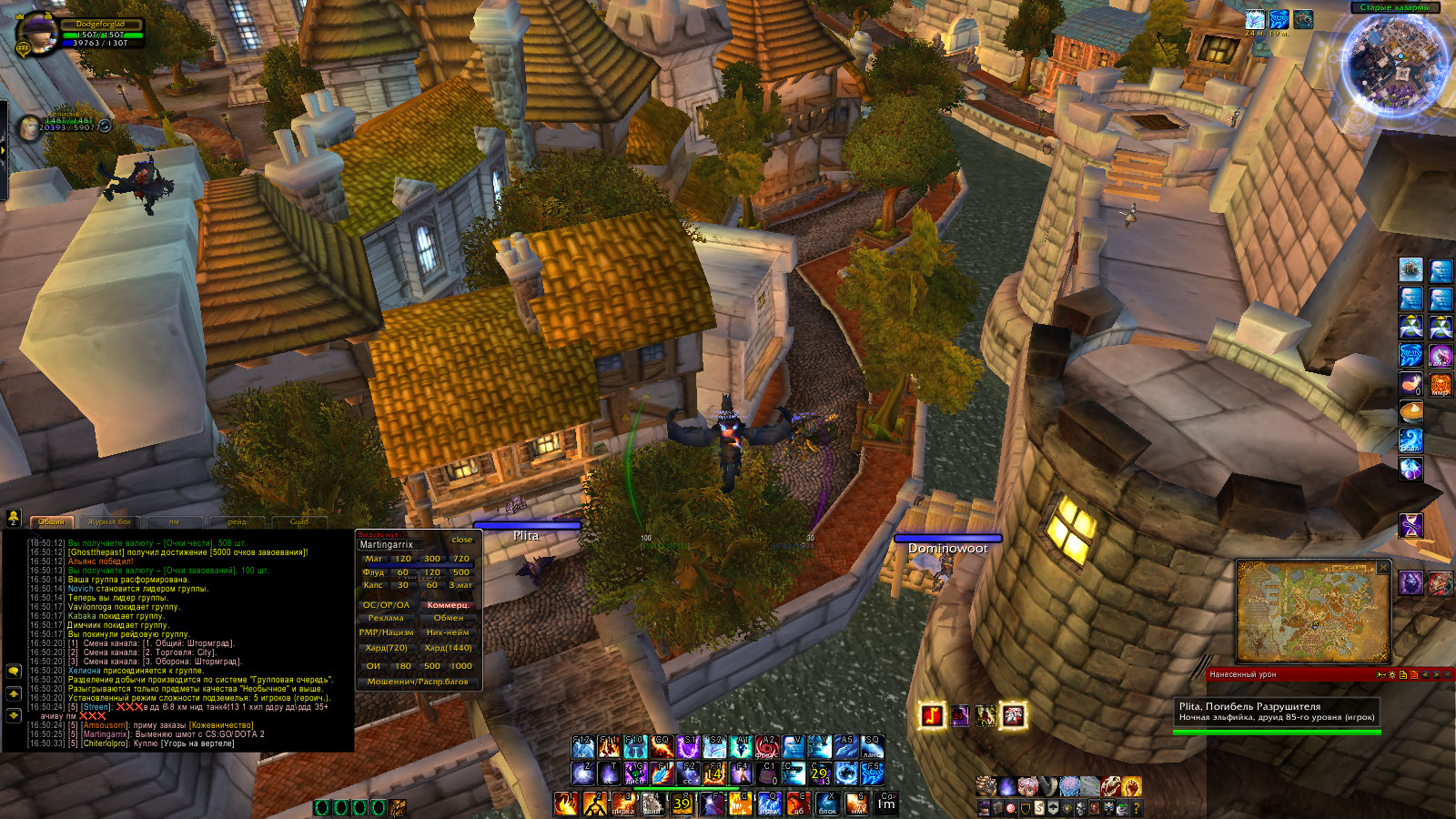Viewport: 1456px width, 819px height.
Task: Open the small Stormwind zone map panel
Action: pyautogui.click(x=1312, y=612)
